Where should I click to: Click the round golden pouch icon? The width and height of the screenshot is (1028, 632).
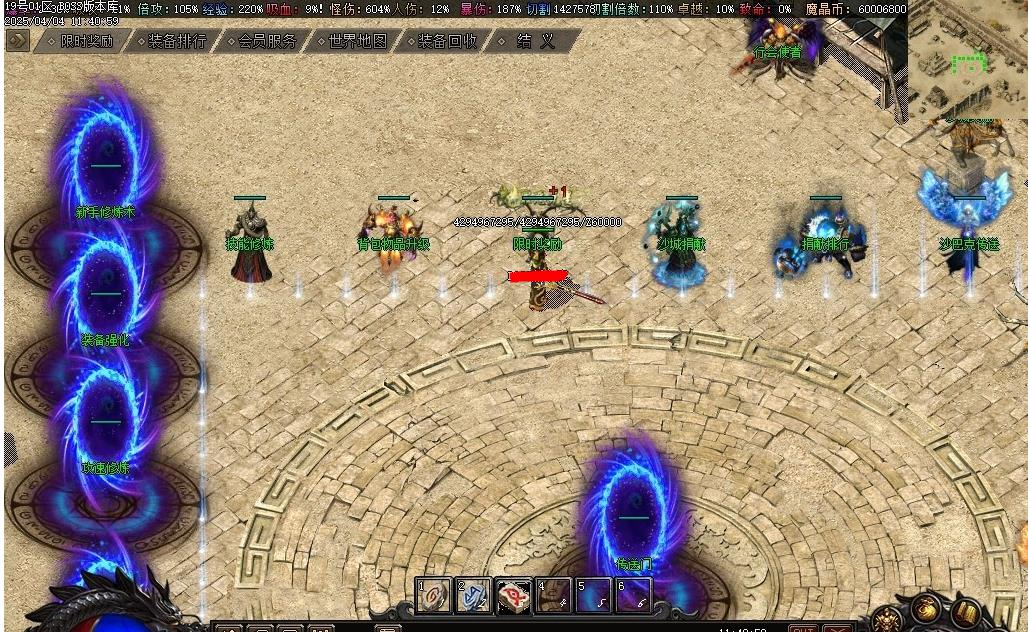click(926, 608)
